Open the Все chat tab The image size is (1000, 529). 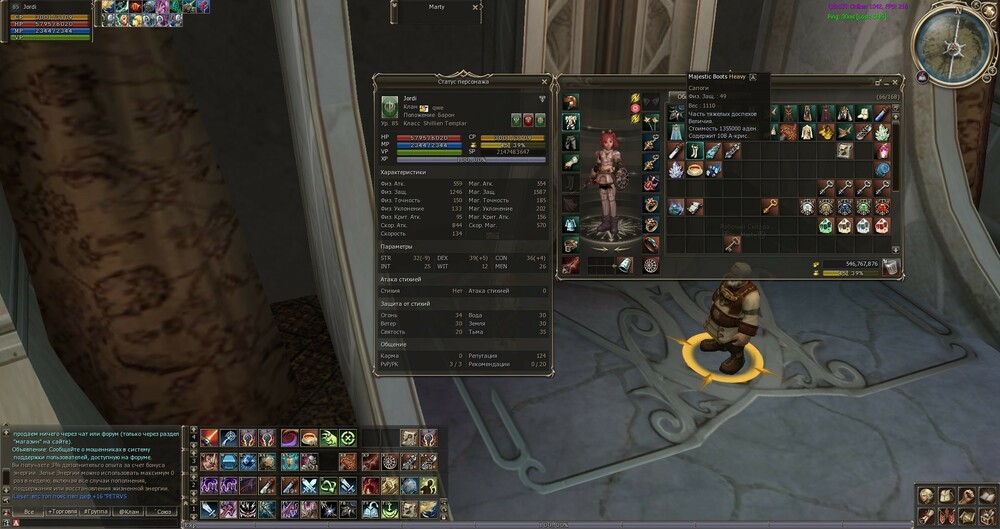tap(28, 511)
